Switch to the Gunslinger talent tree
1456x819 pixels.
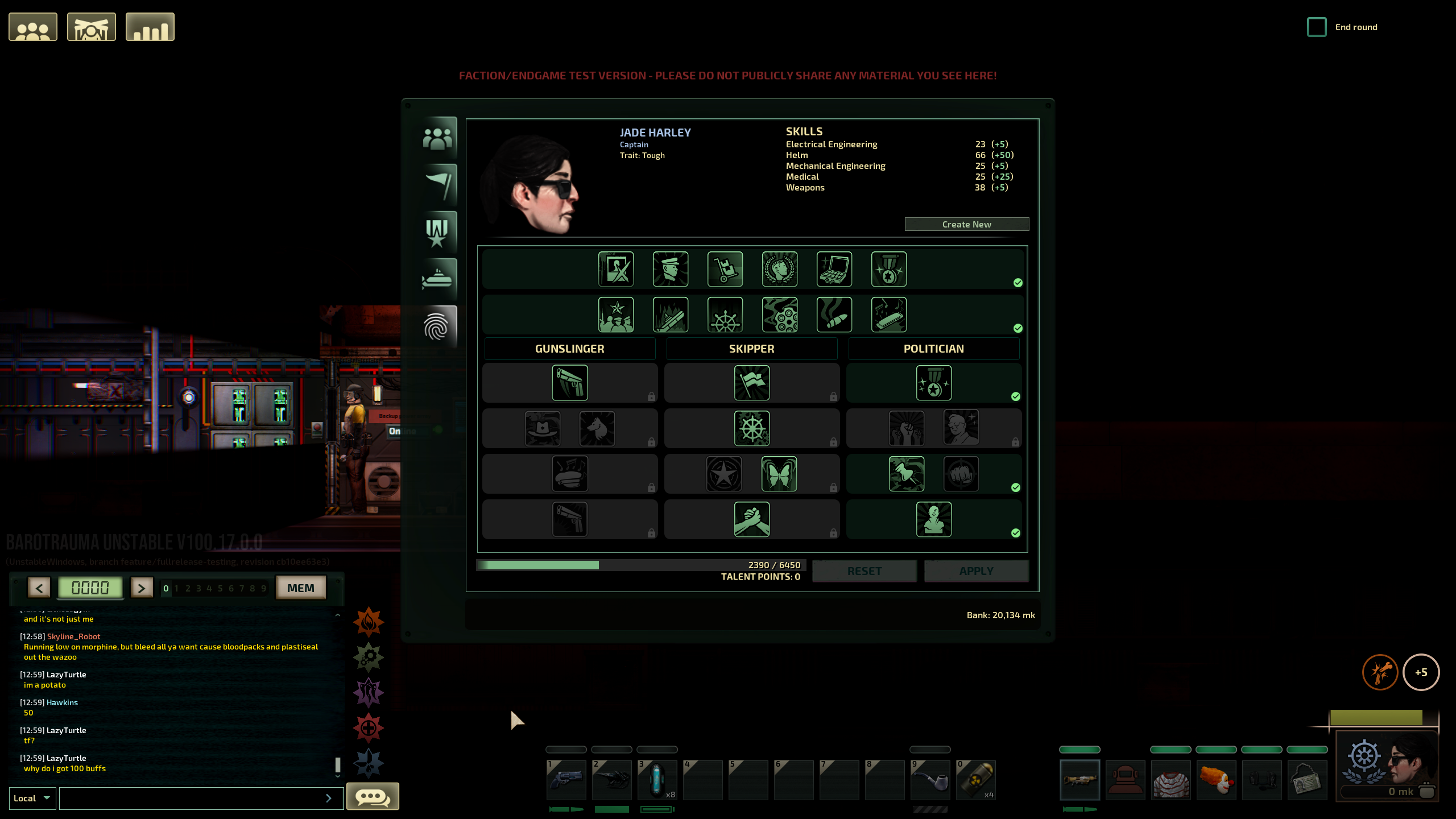coord(569,349)
